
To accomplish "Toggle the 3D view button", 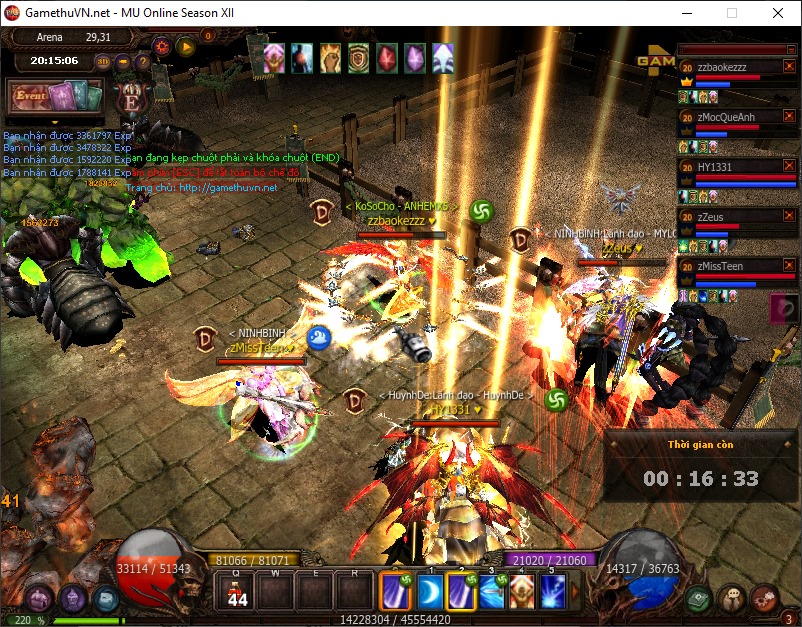I will 103,61.
